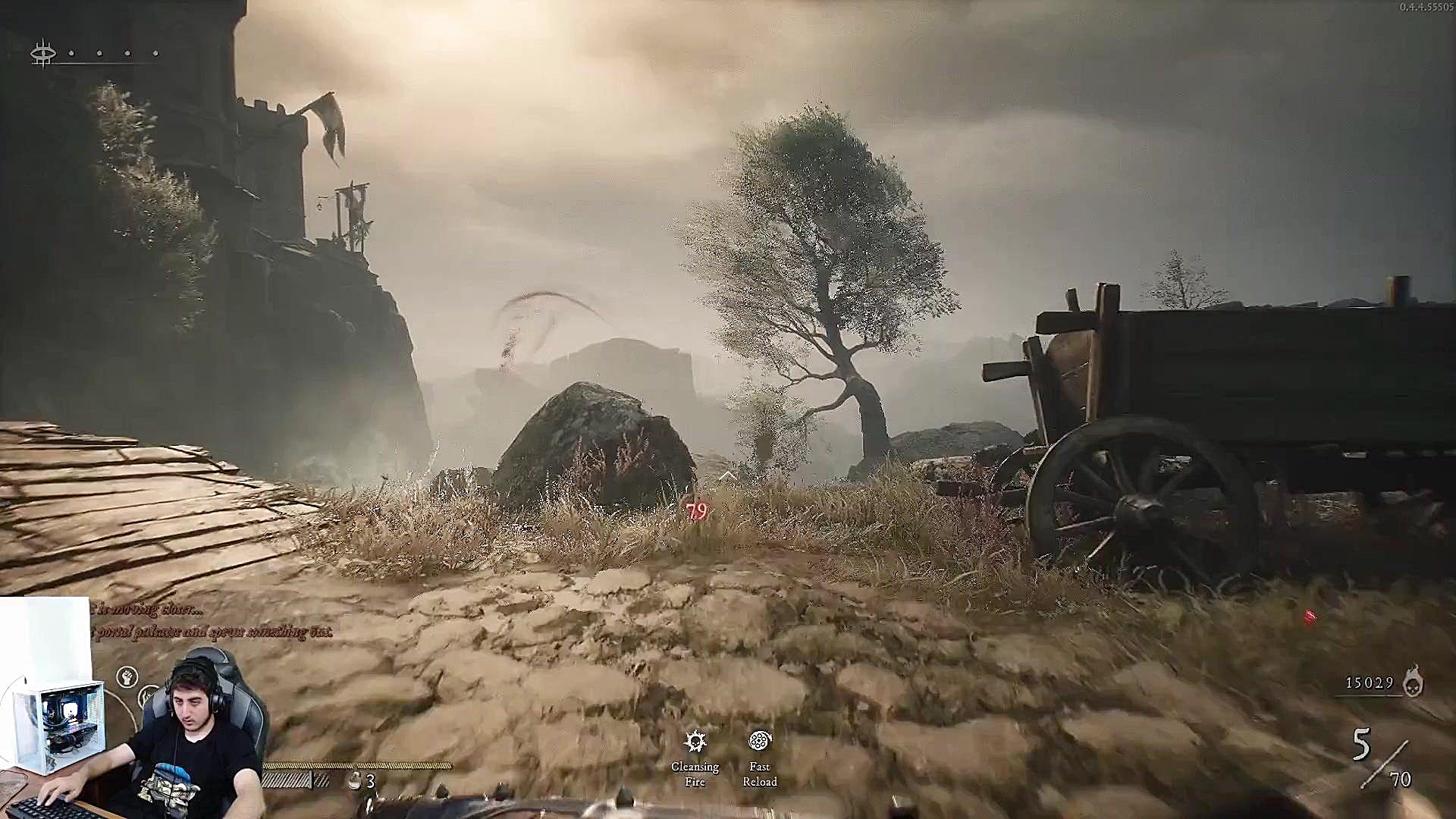Click the eye awareness icon
The width and height of the screenshot is (1456, 819).
[43, 53]
